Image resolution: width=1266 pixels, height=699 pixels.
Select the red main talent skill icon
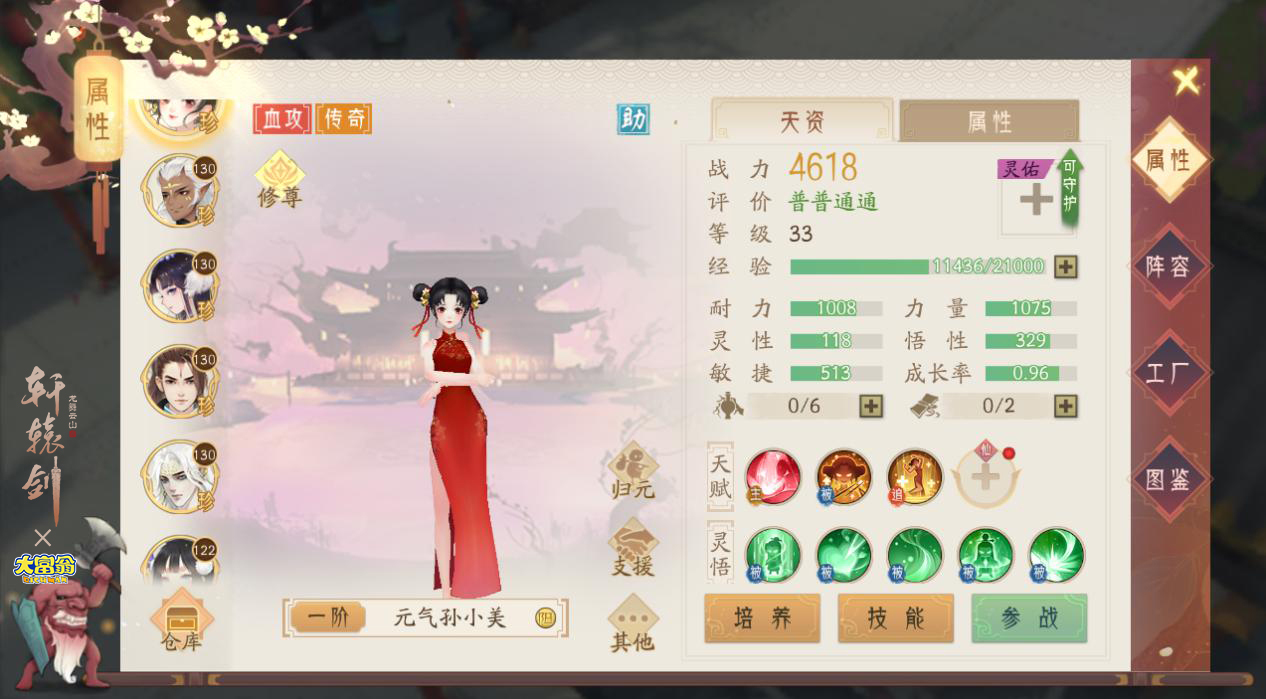pos(773,476)
